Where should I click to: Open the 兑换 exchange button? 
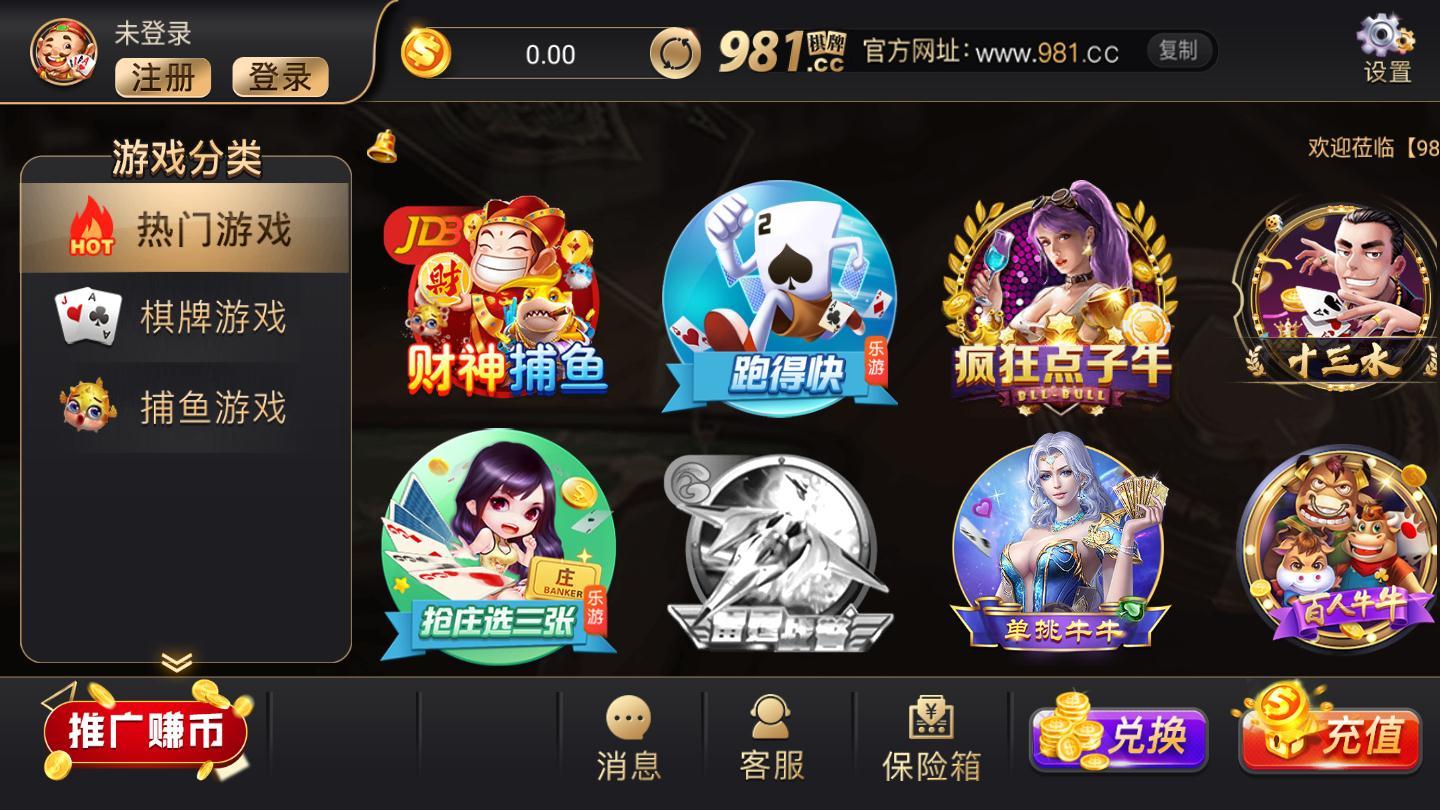coord(1120,737)
